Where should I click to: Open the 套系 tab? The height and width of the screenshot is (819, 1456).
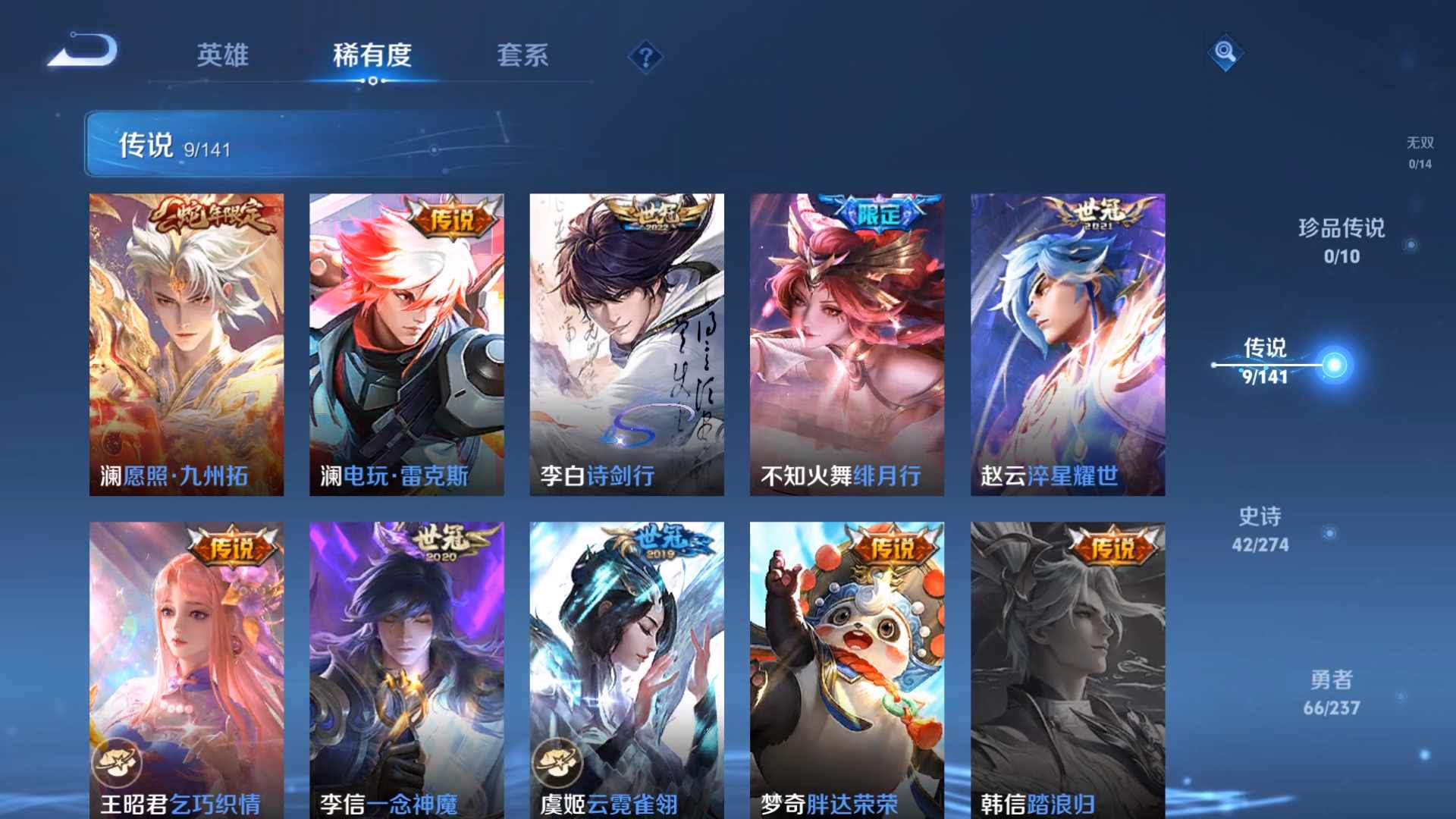pyautogui.click(x=522, y=55)
